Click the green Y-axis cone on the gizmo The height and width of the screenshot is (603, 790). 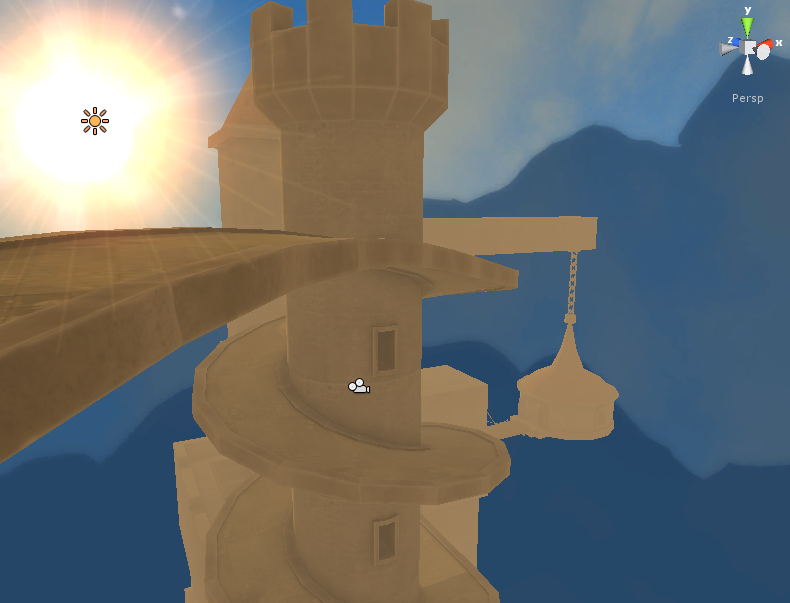[x=747, y=26]
